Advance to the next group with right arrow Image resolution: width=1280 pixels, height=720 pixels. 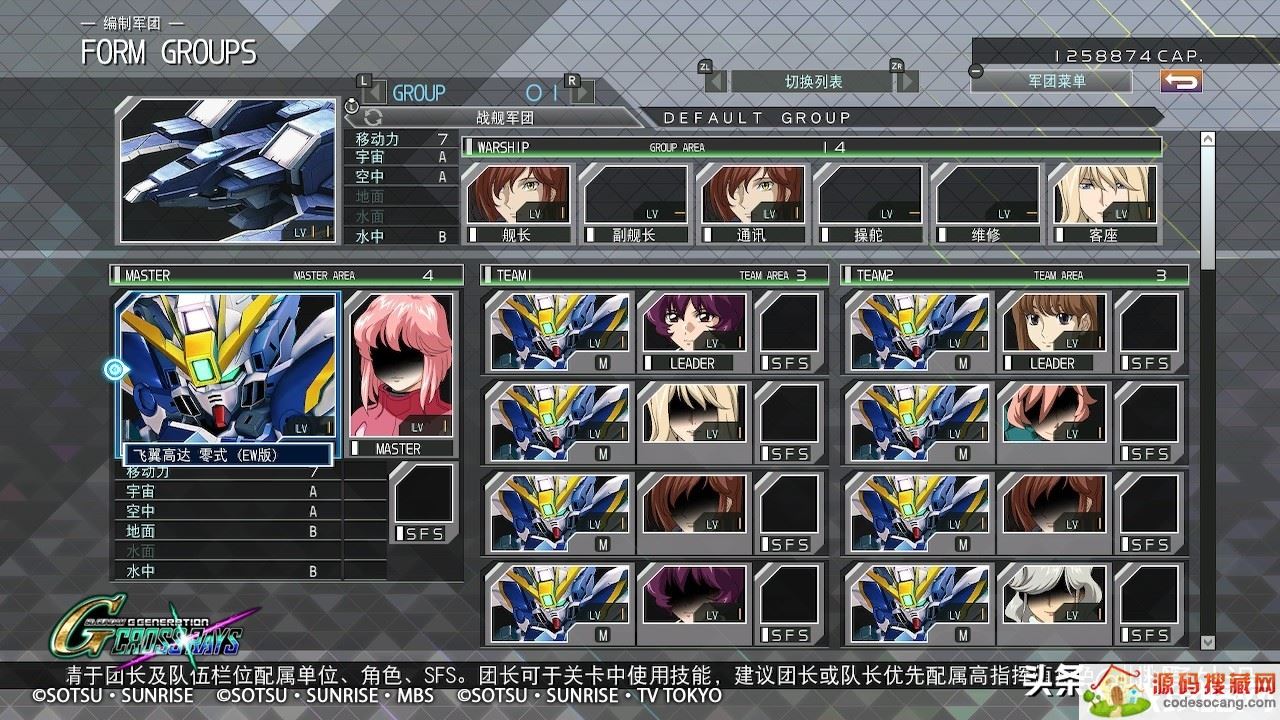(582, 93)
